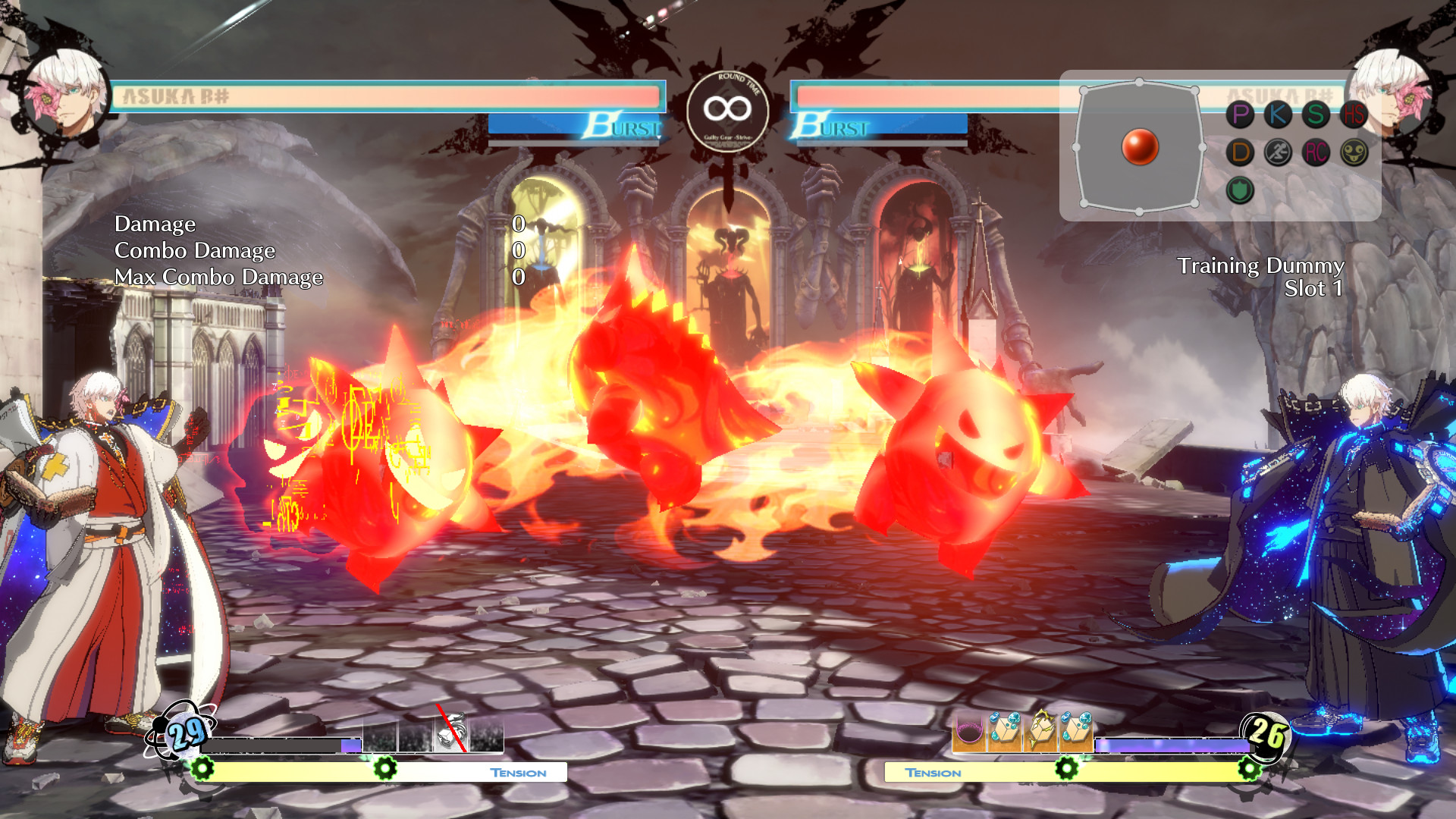Select the green S slash input icon
Viewport: 1456px width, 819px height.
(x=1317, y=114)
